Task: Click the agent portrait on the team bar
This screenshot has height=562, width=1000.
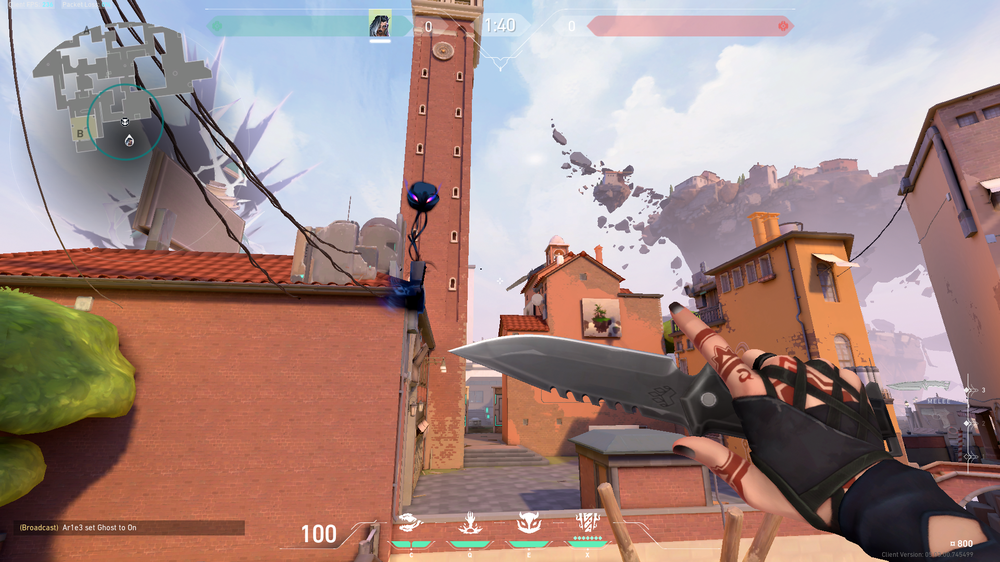Action: [379, 24]
